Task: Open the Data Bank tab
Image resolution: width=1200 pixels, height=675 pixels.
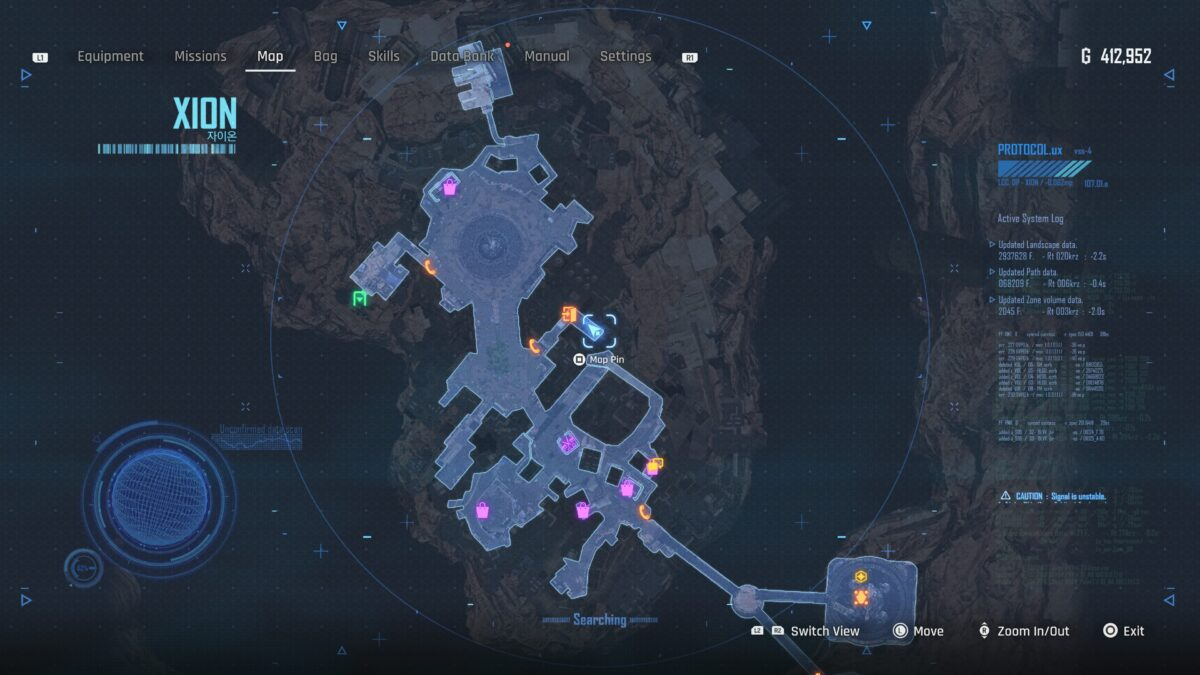Action: coord(463,57)
